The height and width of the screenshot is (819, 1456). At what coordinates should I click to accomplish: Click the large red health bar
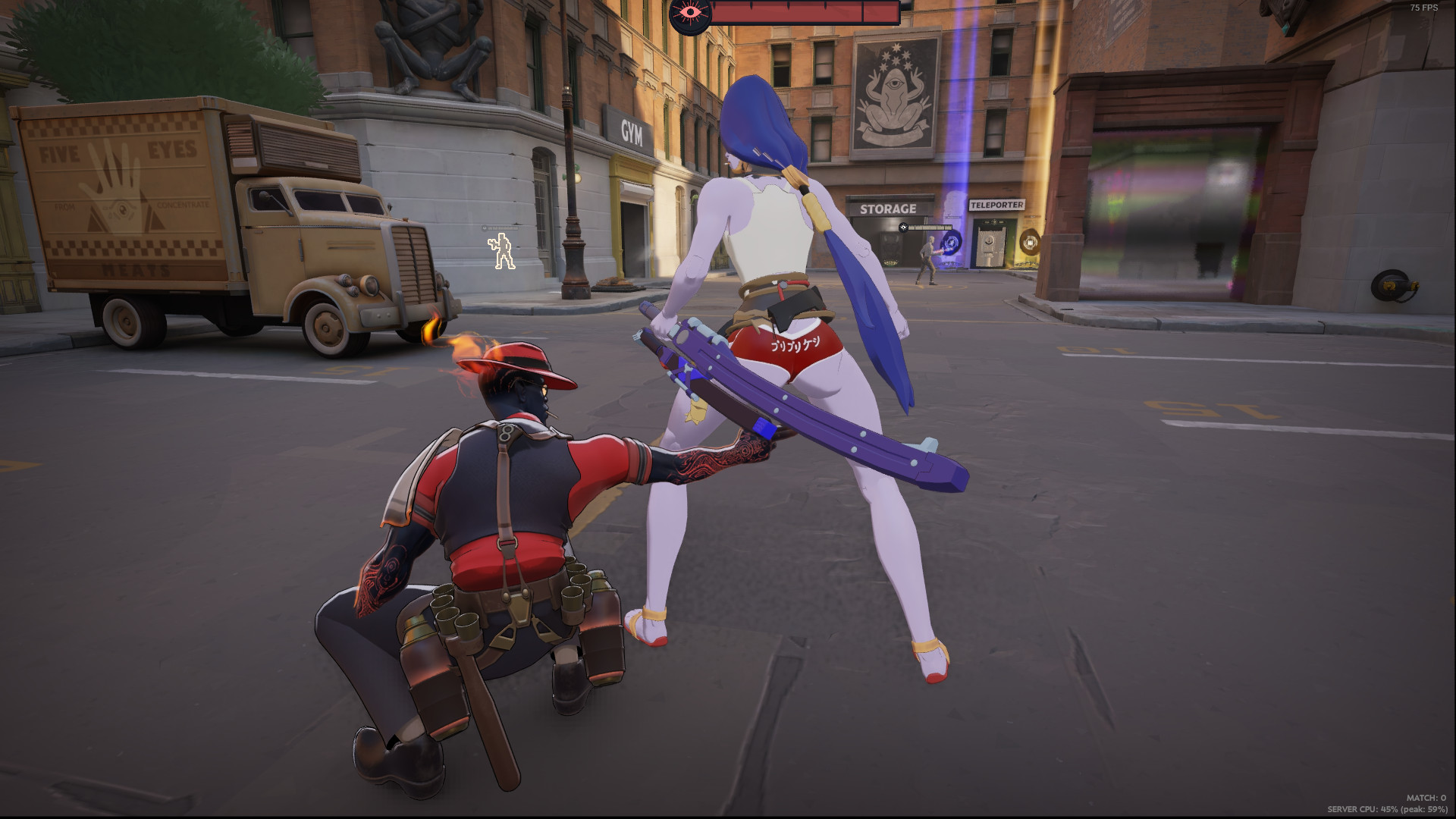click(x=804, y=12)
